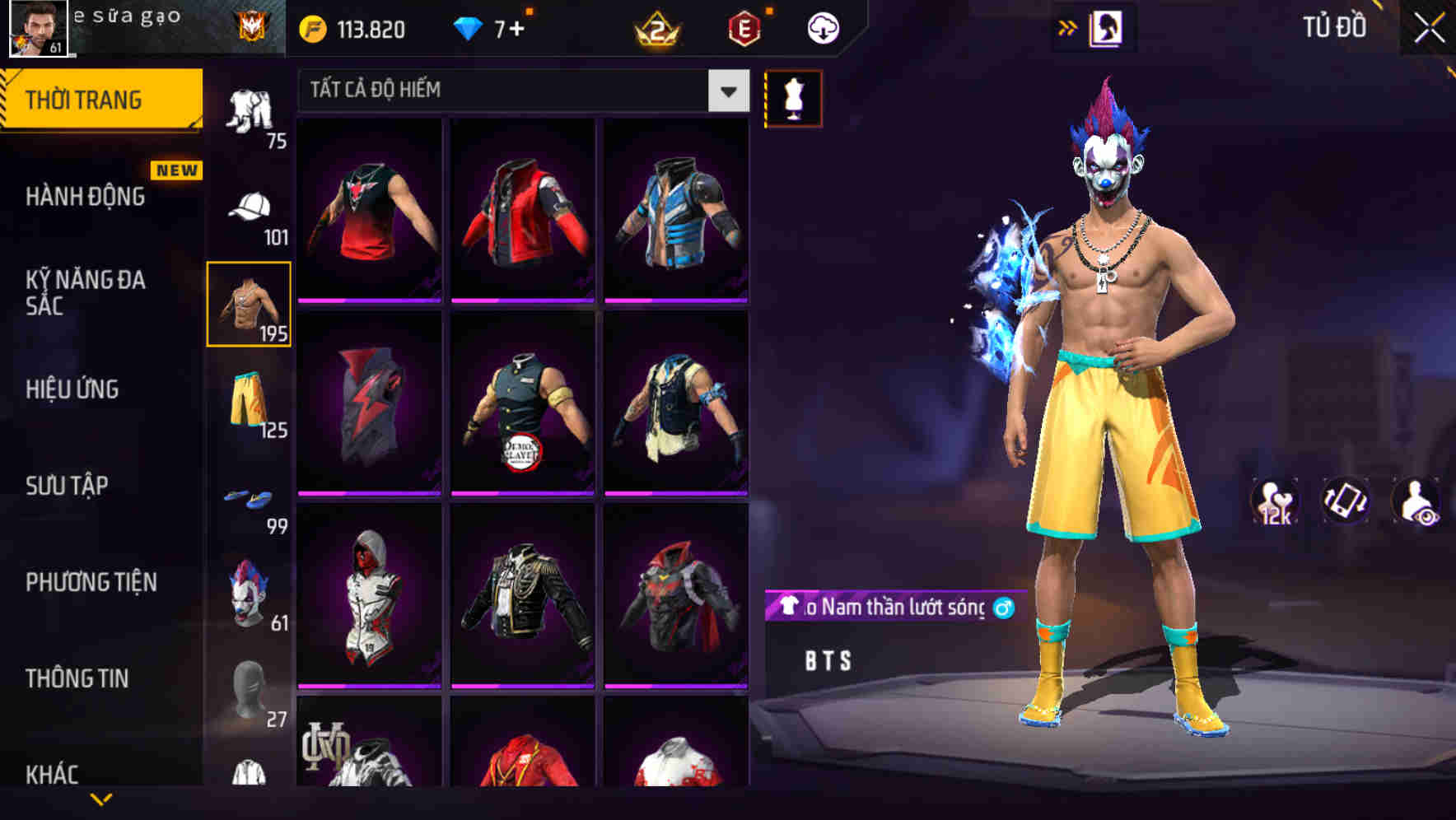Click the double chevron near the top bar
Viewport: 1456px width, 820px height.
point(1070,26)
